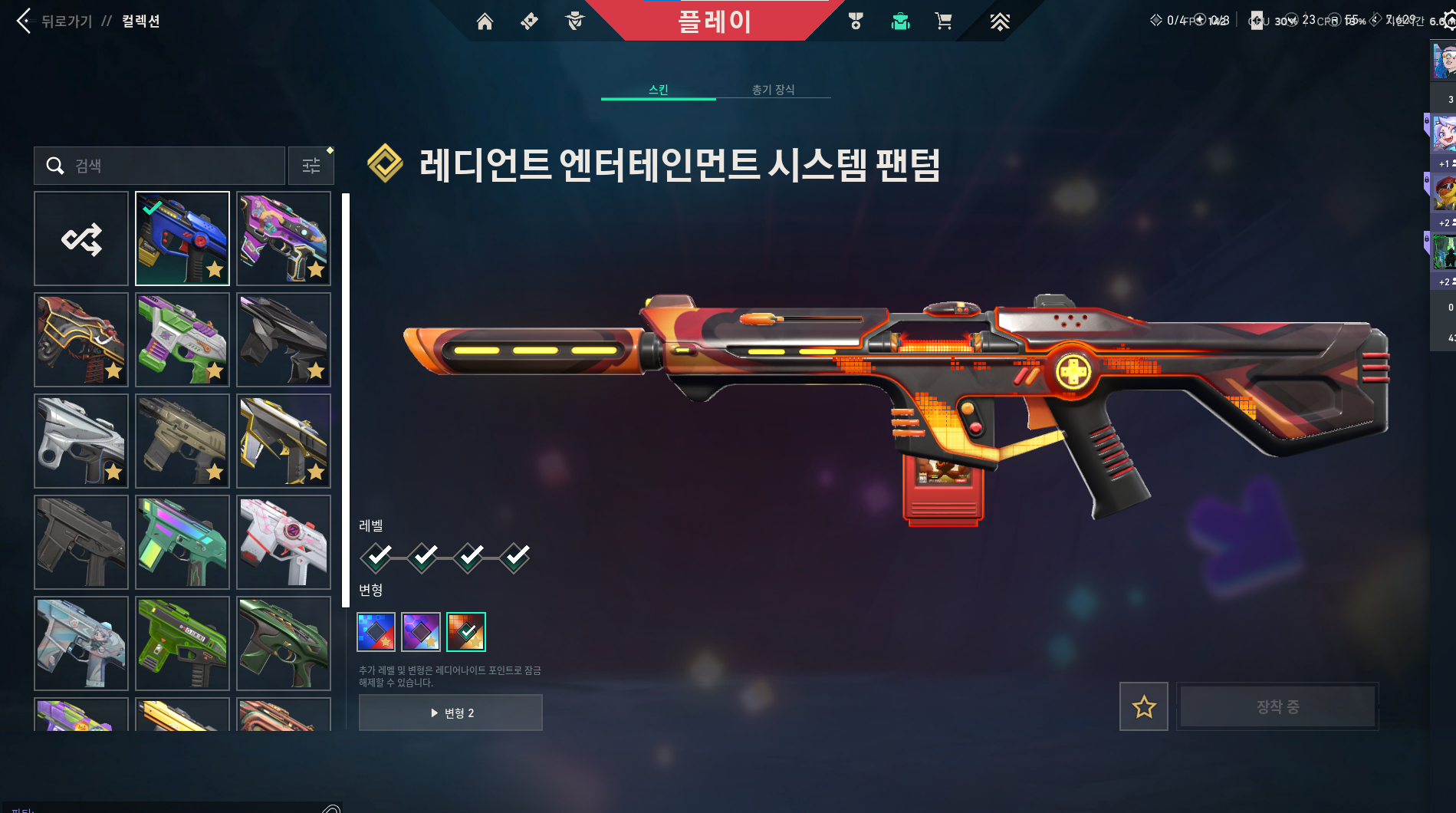The image size is (1456, 813).
Task: Choose the purple variant swatch
Action: pyautogui.click(x=421, y=632)
